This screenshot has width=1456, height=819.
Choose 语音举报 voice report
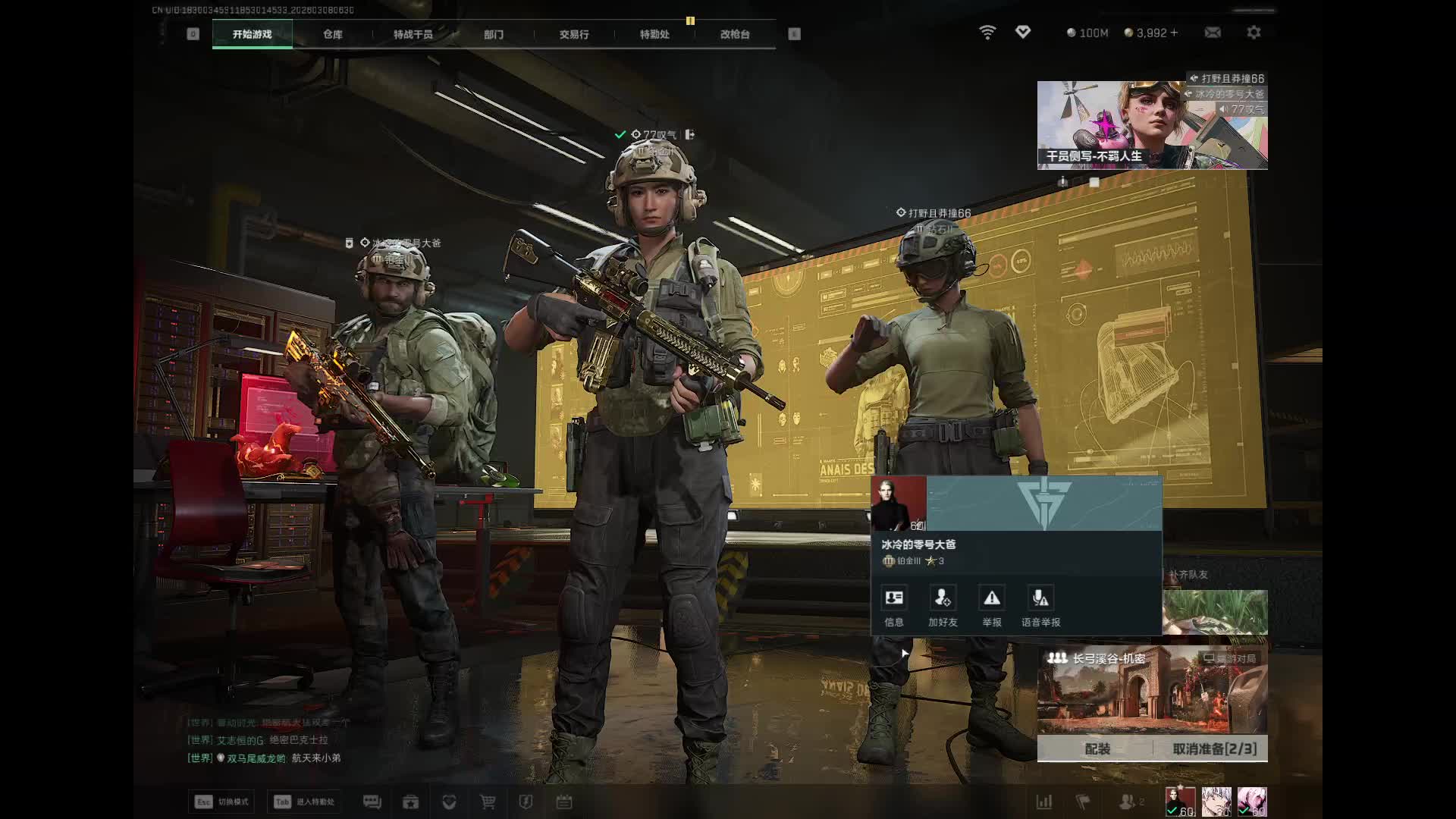point(1040,606)
